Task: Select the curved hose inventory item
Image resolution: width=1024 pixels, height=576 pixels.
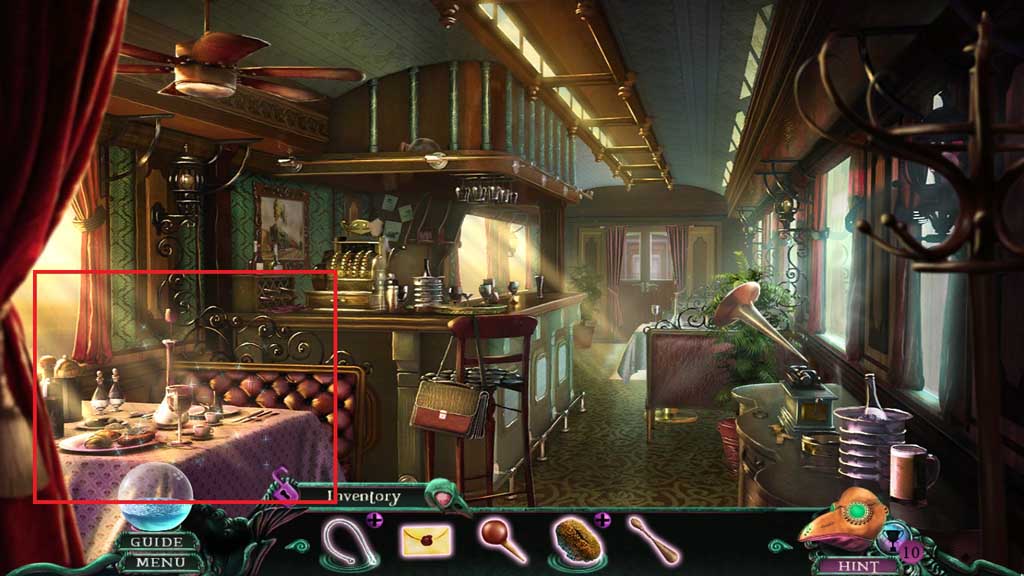Action: 347,543
